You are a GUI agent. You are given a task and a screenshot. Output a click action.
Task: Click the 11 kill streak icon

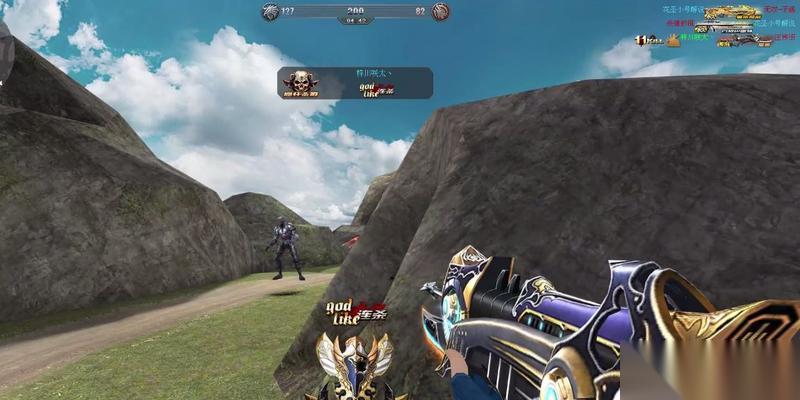click(x=648, y=41)
